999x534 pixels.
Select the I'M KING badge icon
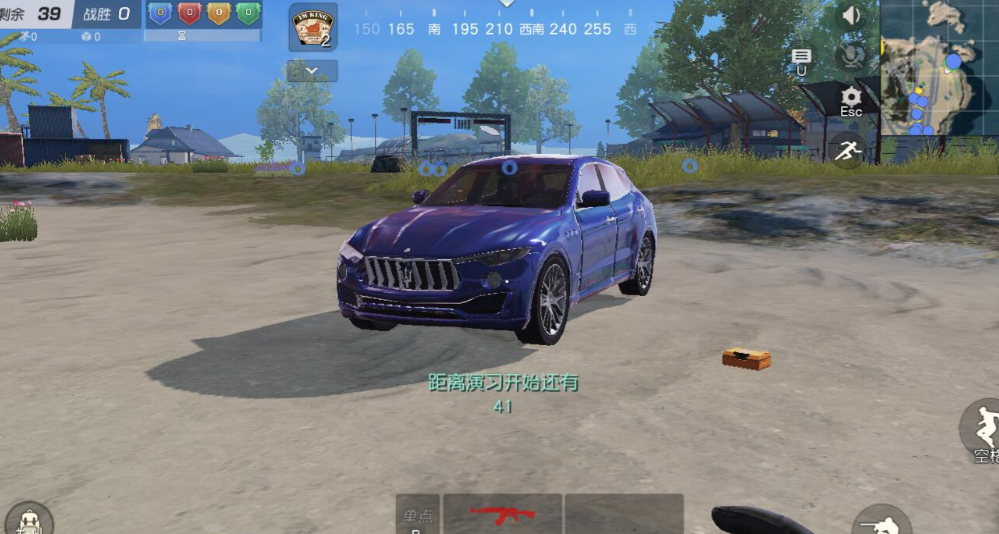pyautogui.click(x=312, y=27)
